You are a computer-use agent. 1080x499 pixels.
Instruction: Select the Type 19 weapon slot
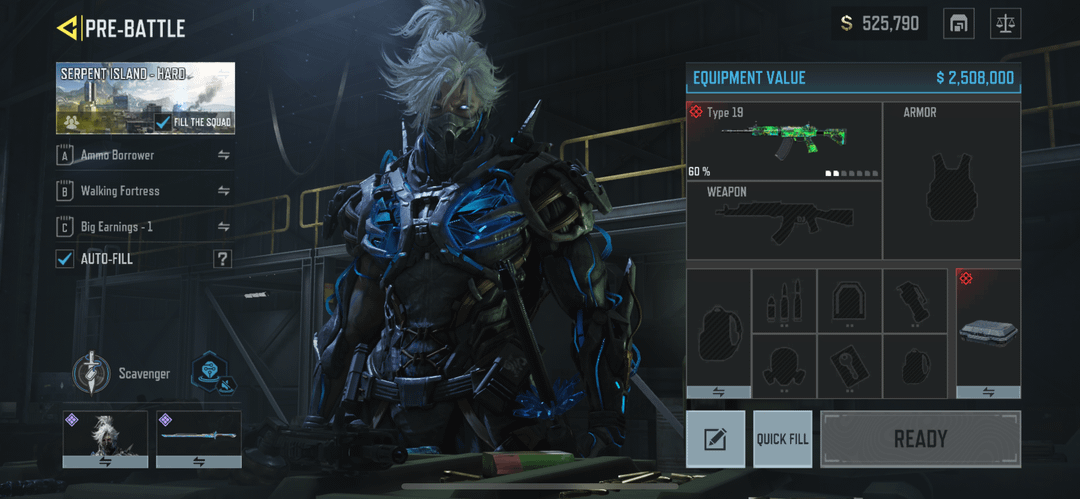[784, 141]
